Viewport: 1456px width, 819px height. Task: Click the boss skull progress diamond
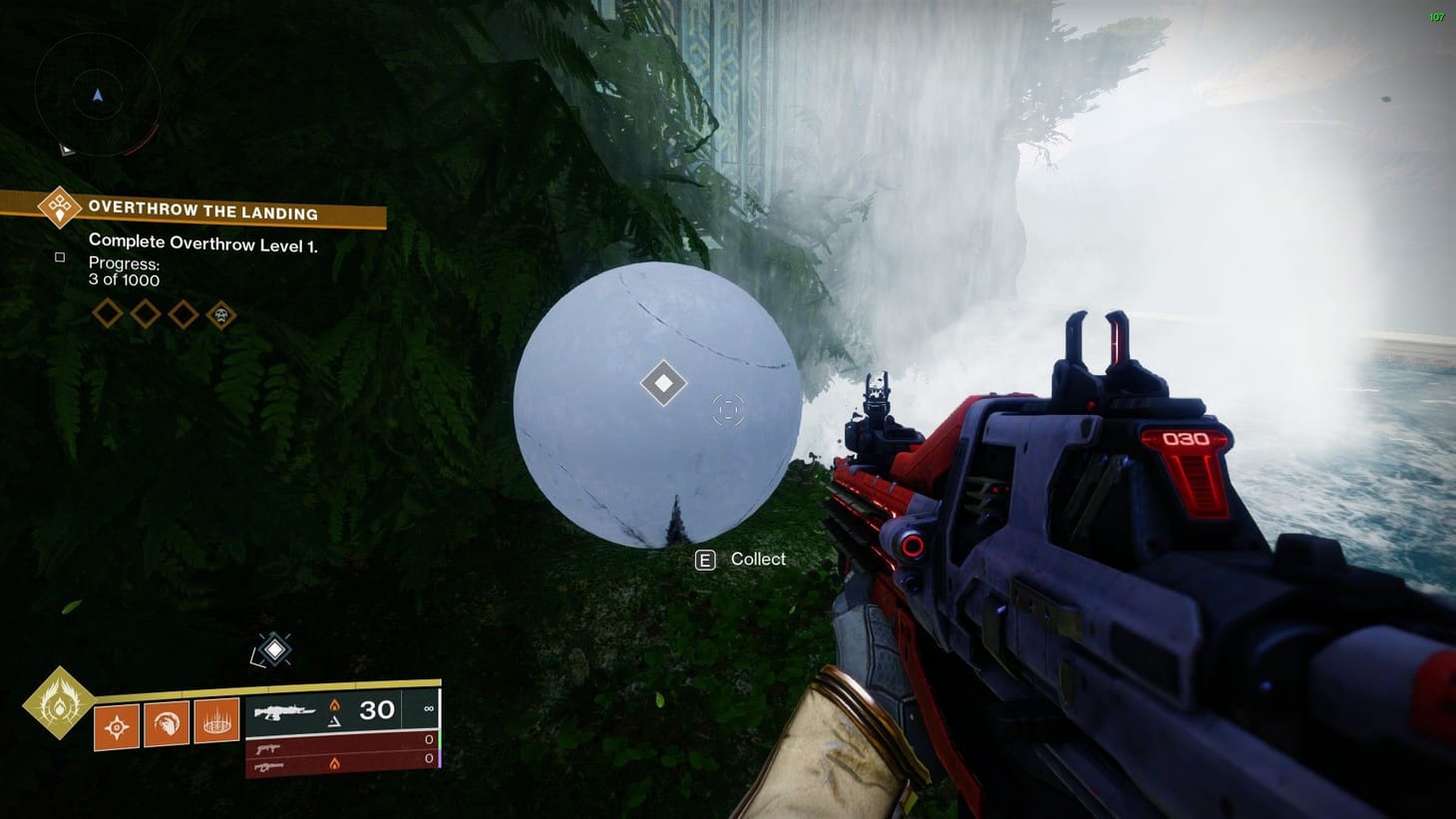coord(220,314)
